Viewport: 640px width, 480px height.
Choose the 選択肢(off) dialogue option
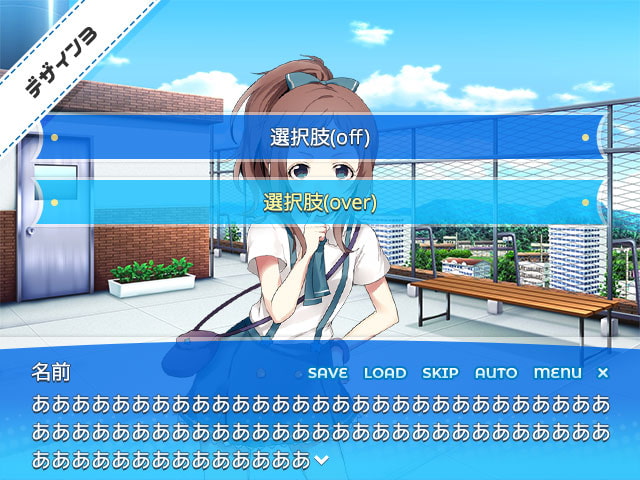(319, 138)
